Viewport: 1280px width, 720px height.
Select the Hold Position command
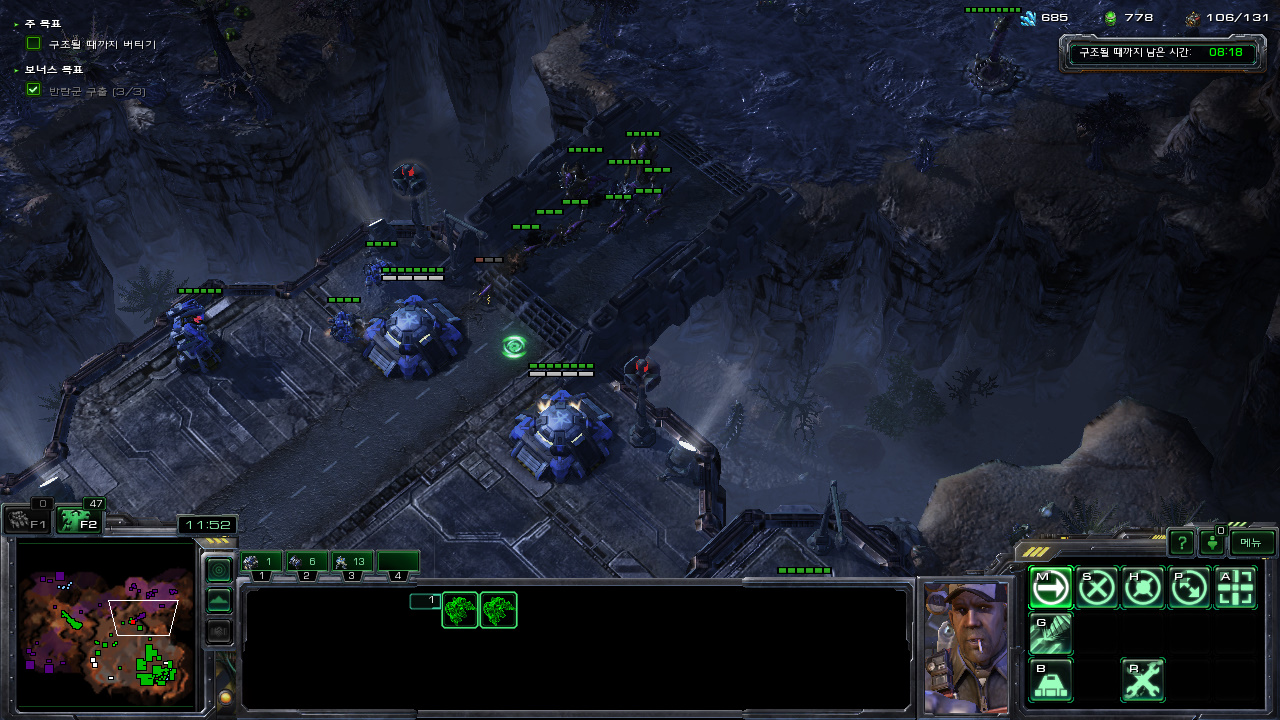tap(1143, 588)
